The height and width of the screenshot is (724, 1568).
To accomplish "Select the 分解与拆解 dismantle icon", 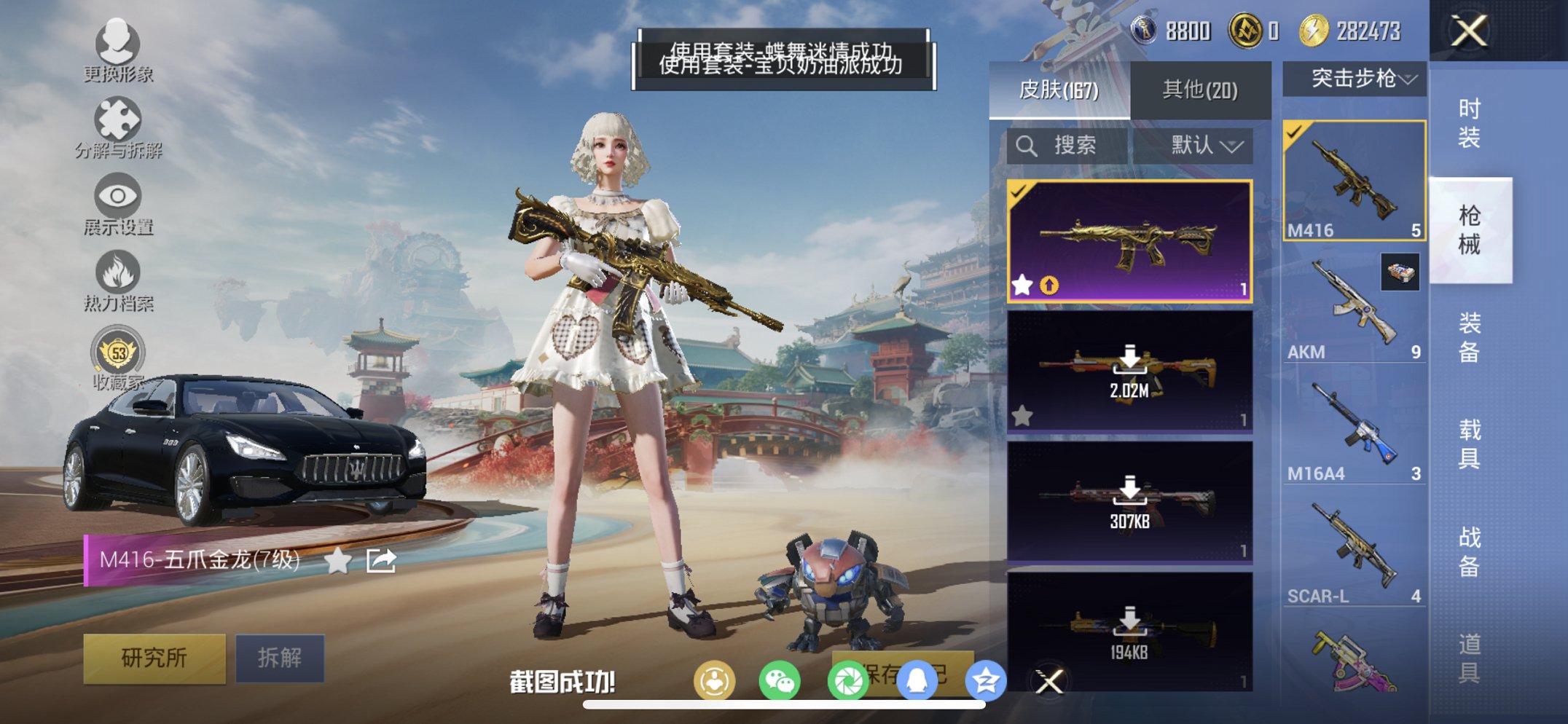I will tap(119, 119).
